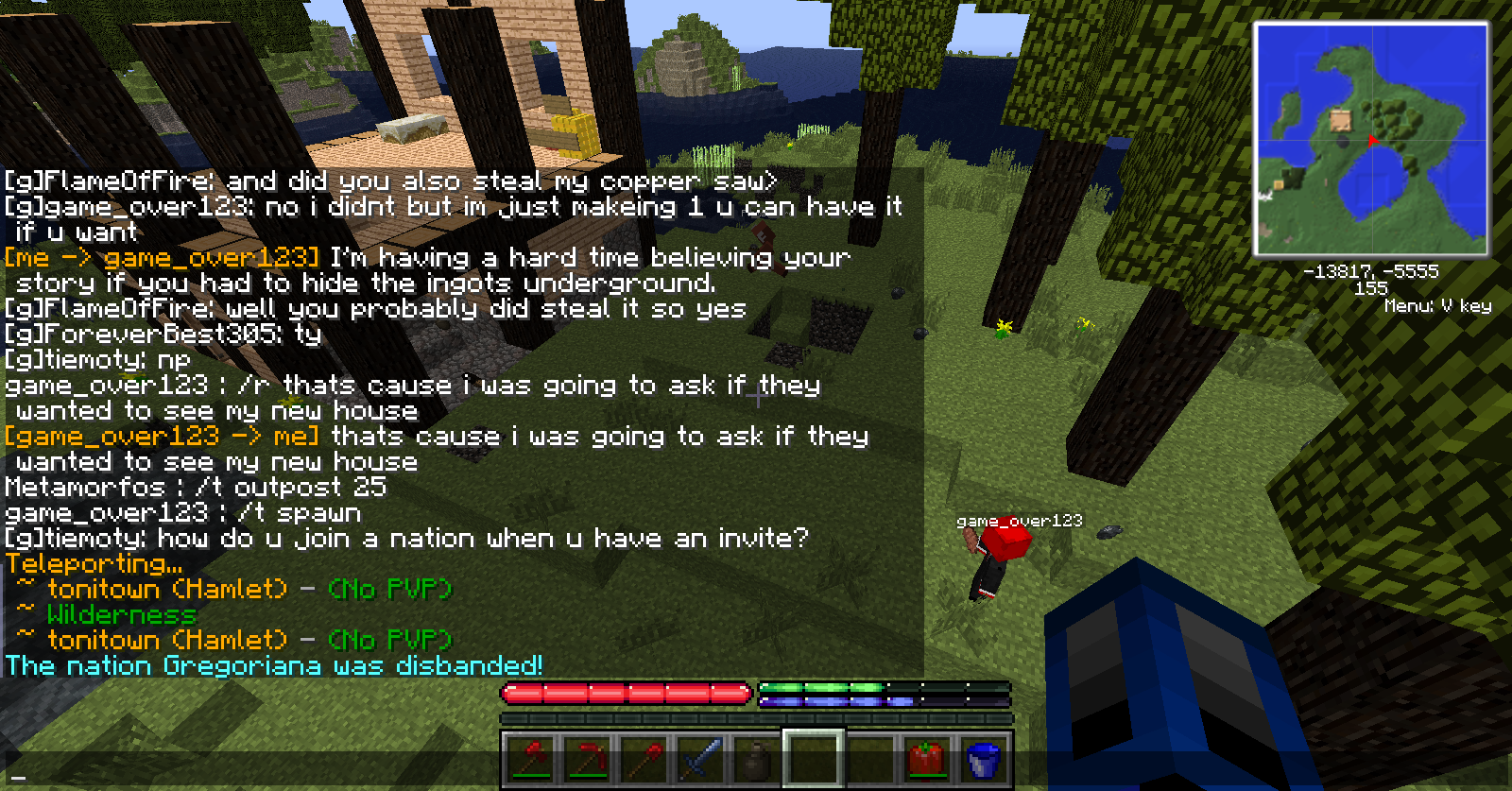
Task: Click the highlighted empty hotbar slot
Action: tap(813, 758)
